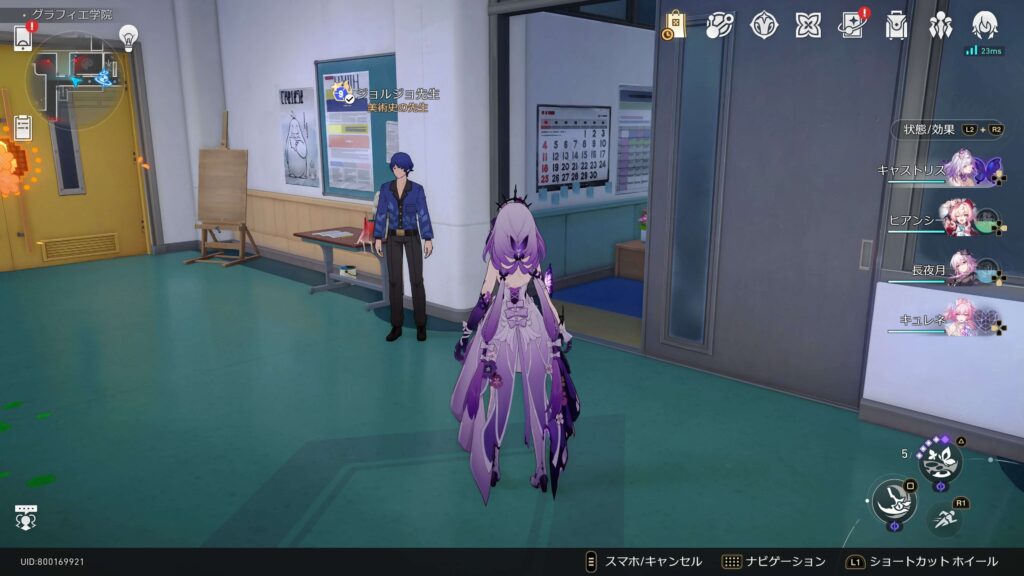Viewport: 1024px width, 576px height.
Task: Open the shopping bag store icon
Action: click(675, 26)
